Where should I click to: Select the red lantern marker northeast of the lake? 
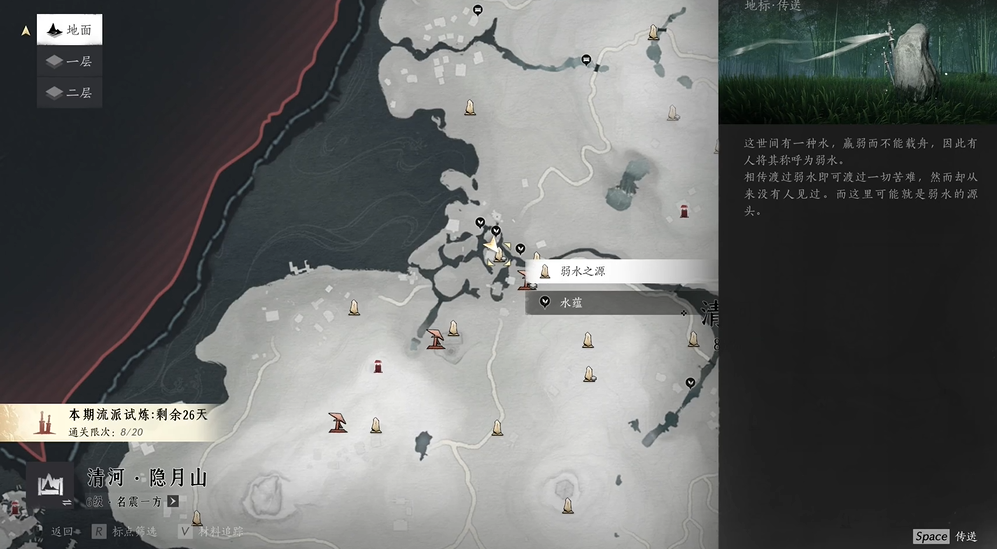pyautogui.click(x=684, y=211)
